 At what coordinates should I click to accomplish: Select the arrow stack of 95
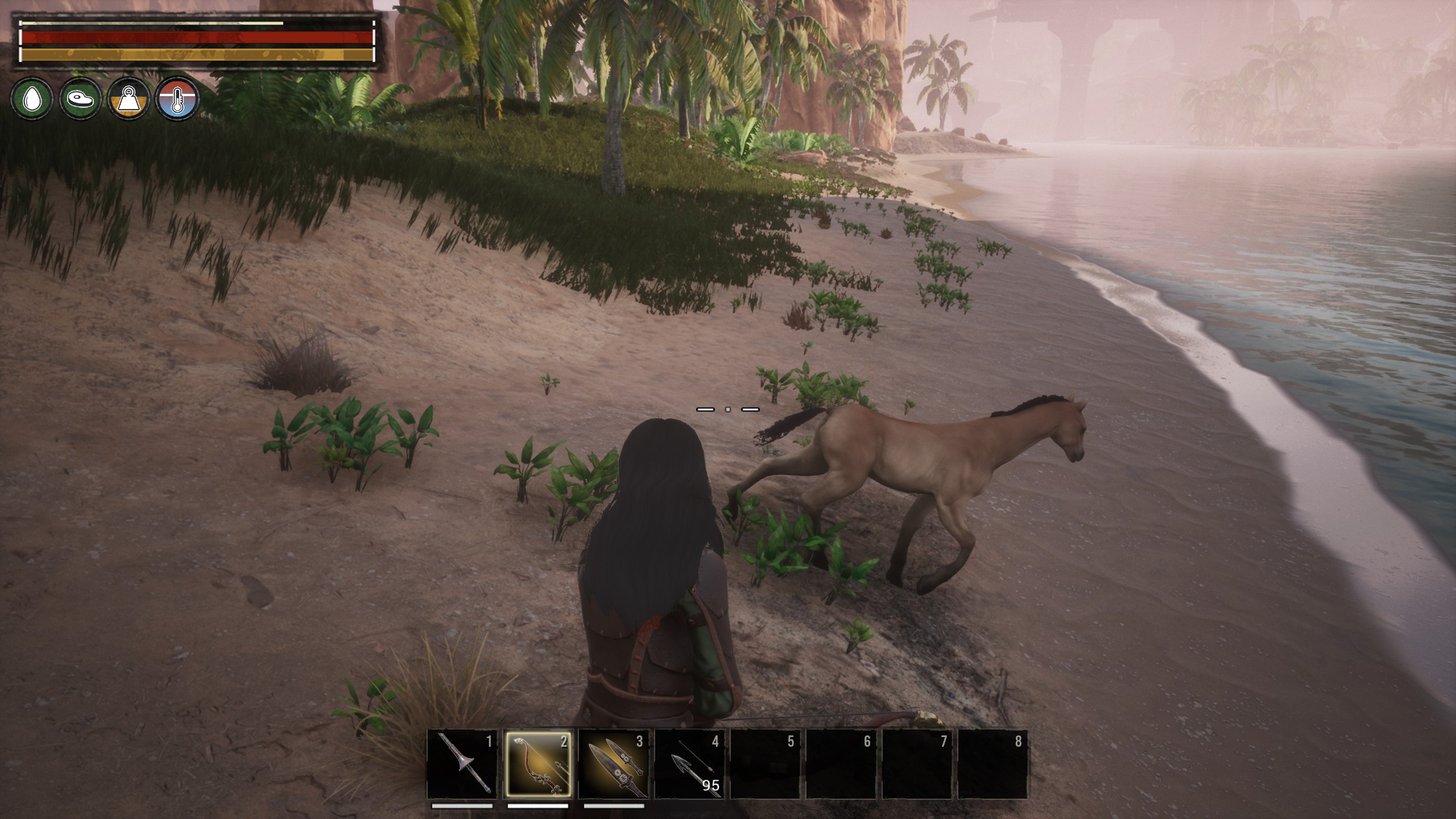click(x=689, y=764)
